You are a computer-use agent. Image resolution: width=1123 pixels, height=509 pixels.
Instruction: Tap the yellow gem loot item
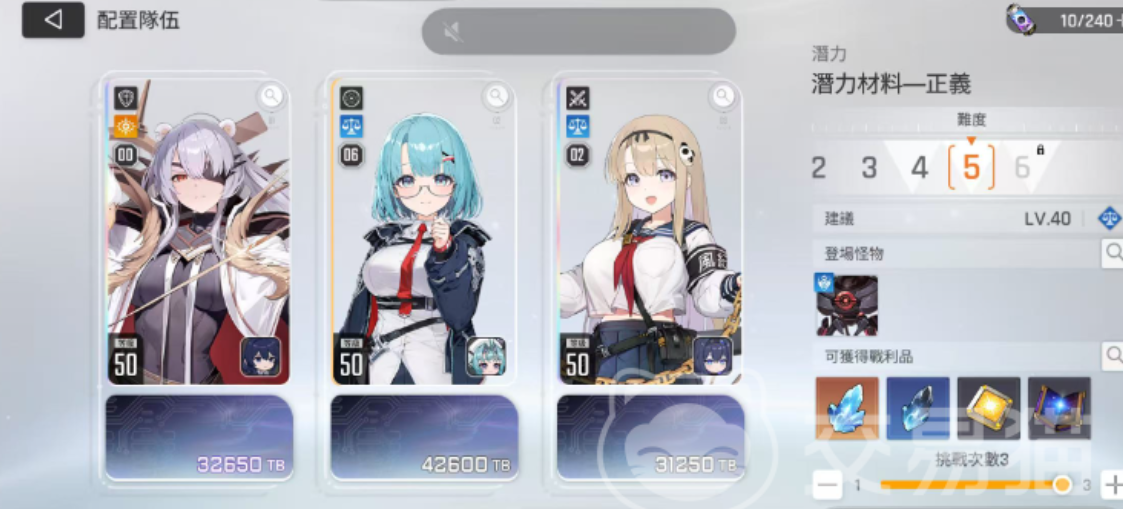pyautogui.click(x=988, y=408)
